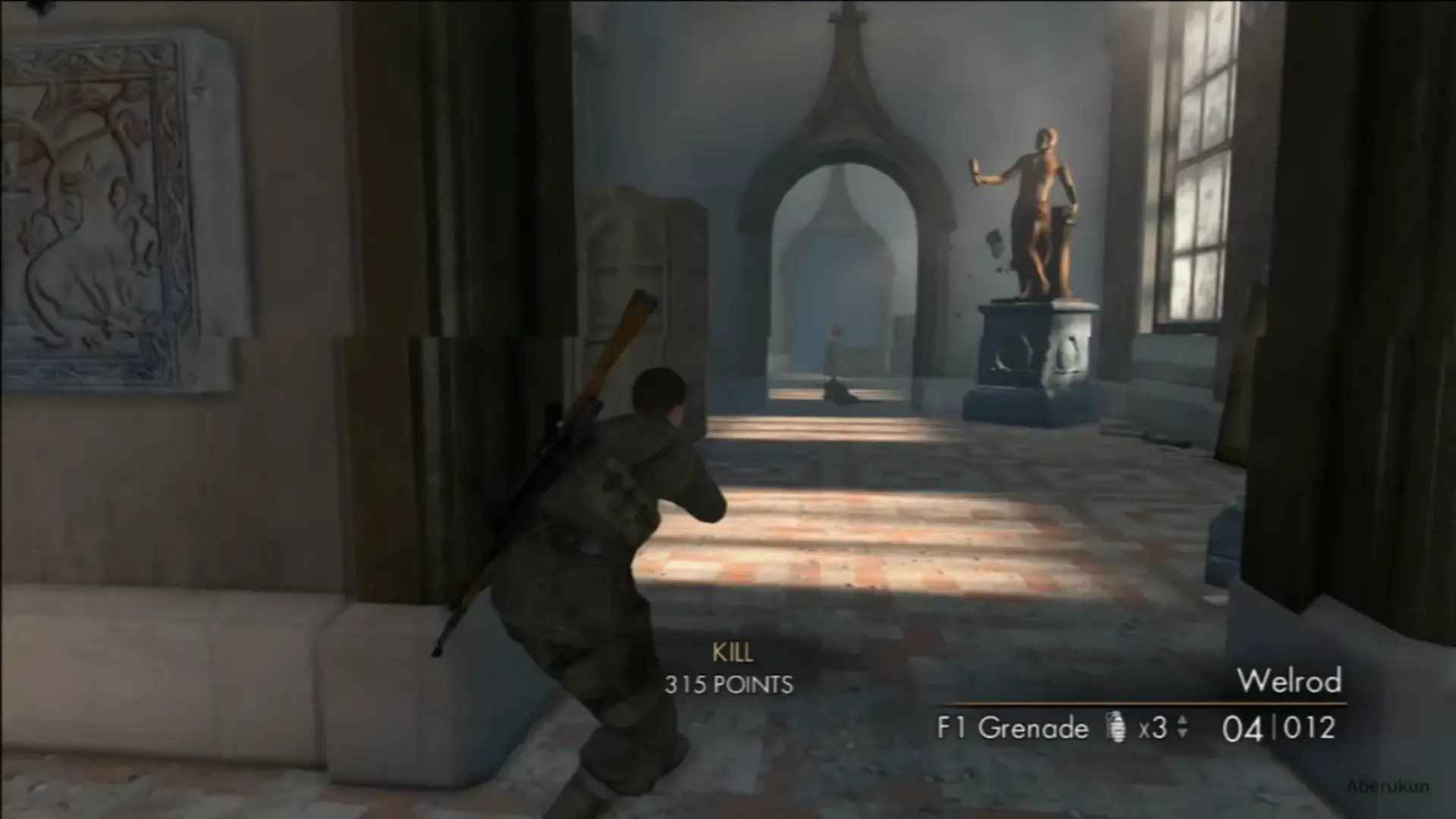Viewport: 1456px width, 819px height.
Task: Click the 315 POINTS score display
Action: 730,686
